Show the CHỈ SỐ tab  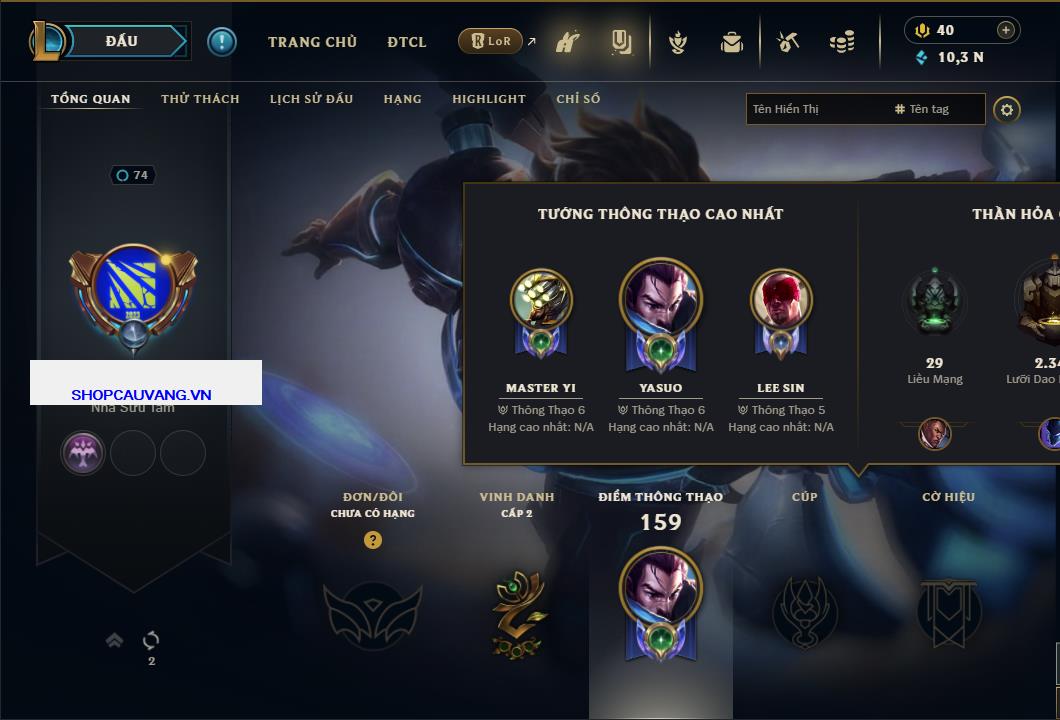[x=578, y=99]
